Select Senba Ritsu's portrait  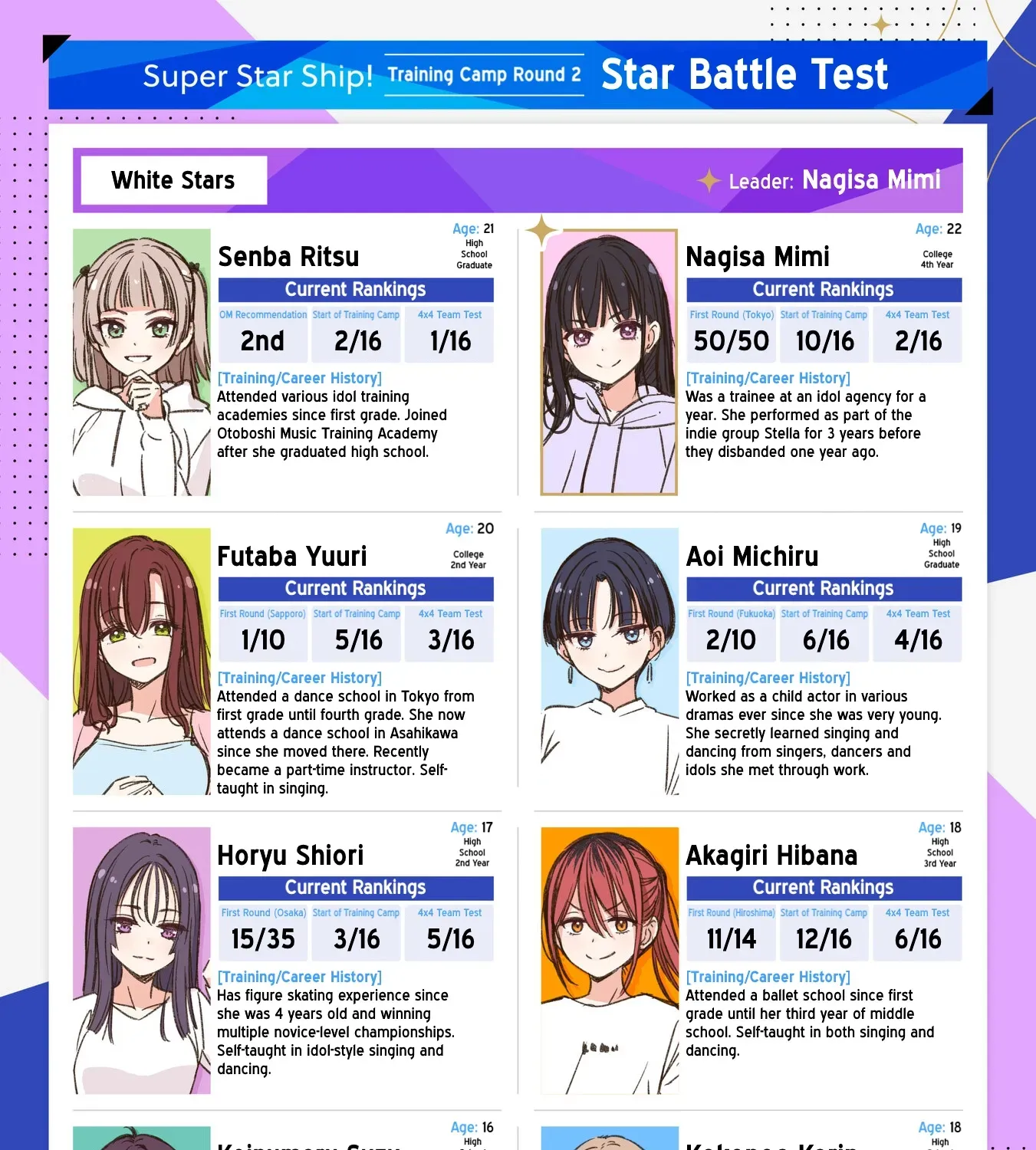[x=142, y=362]
